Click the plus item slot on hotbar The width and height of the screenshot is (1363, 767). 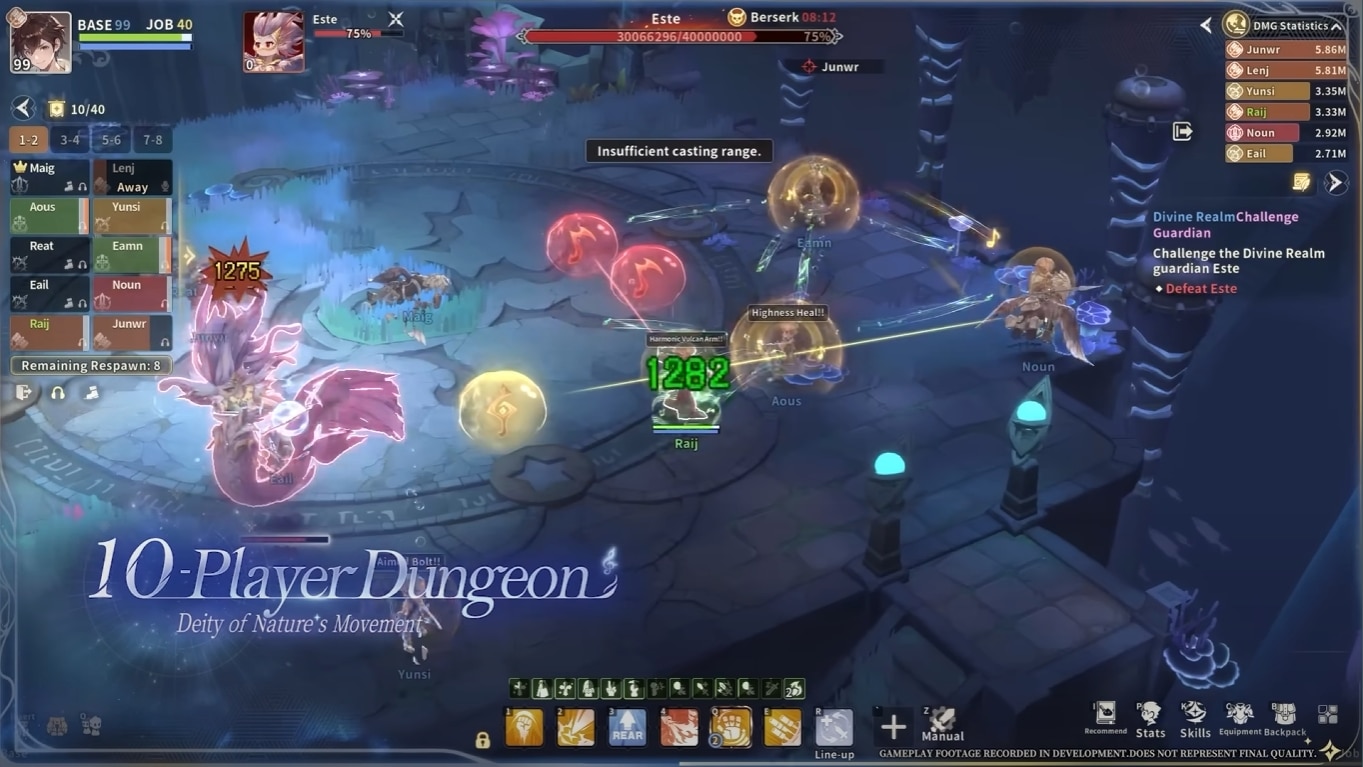[x=893, y=727]
